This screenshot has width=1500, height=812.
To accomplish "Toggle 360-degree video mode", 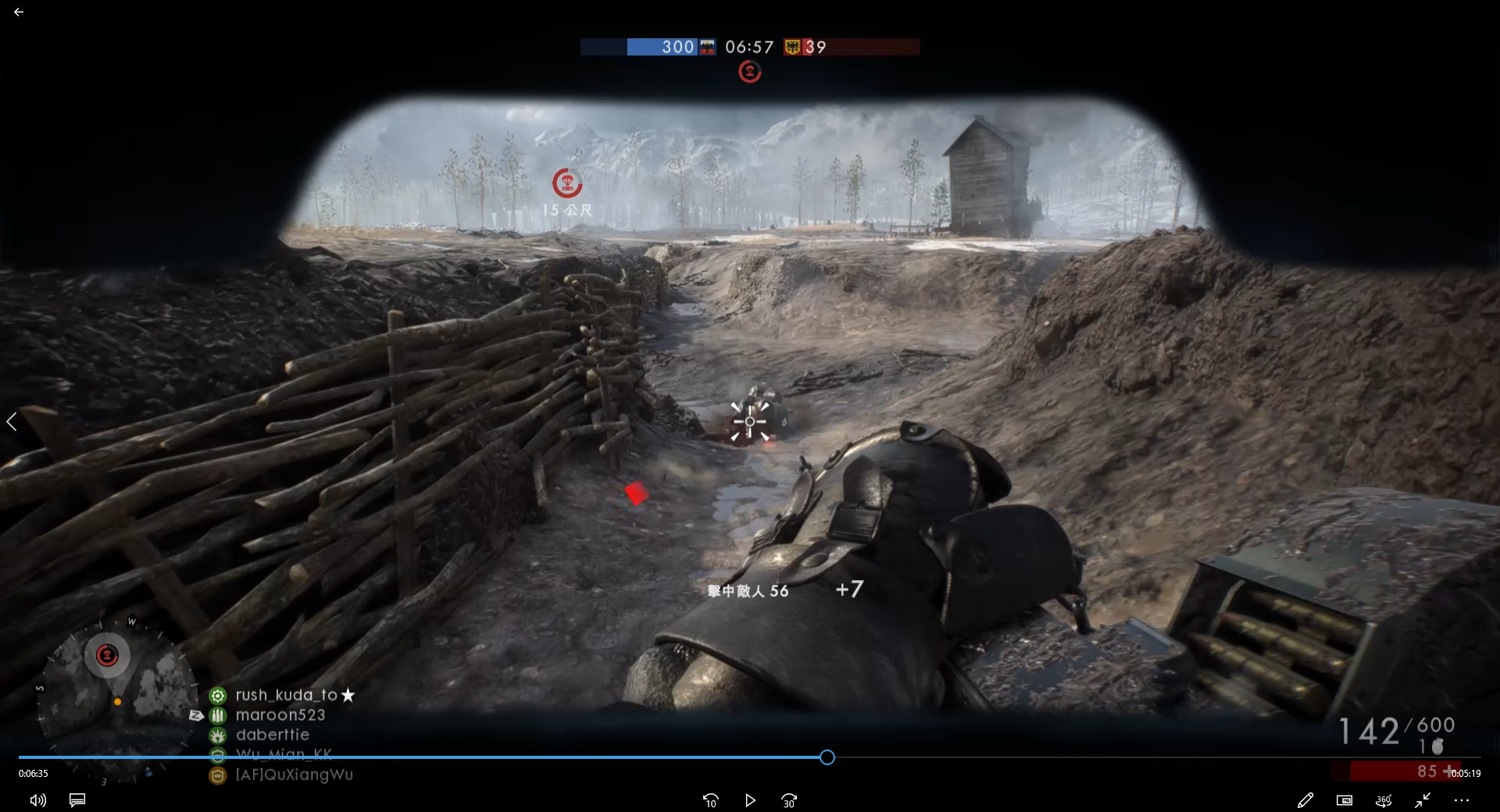I will coord(1384,800).
